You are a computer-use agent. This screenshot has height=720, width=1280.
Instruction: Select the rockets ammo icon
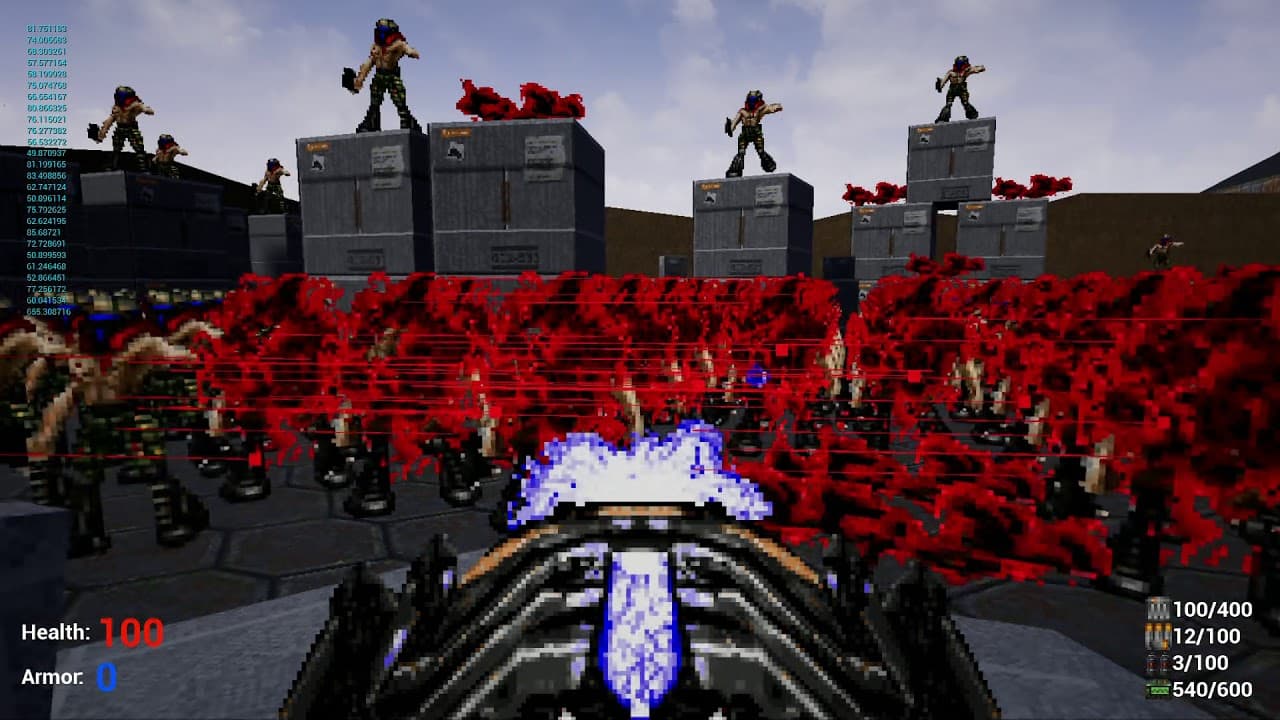[x=1156, y=662]
